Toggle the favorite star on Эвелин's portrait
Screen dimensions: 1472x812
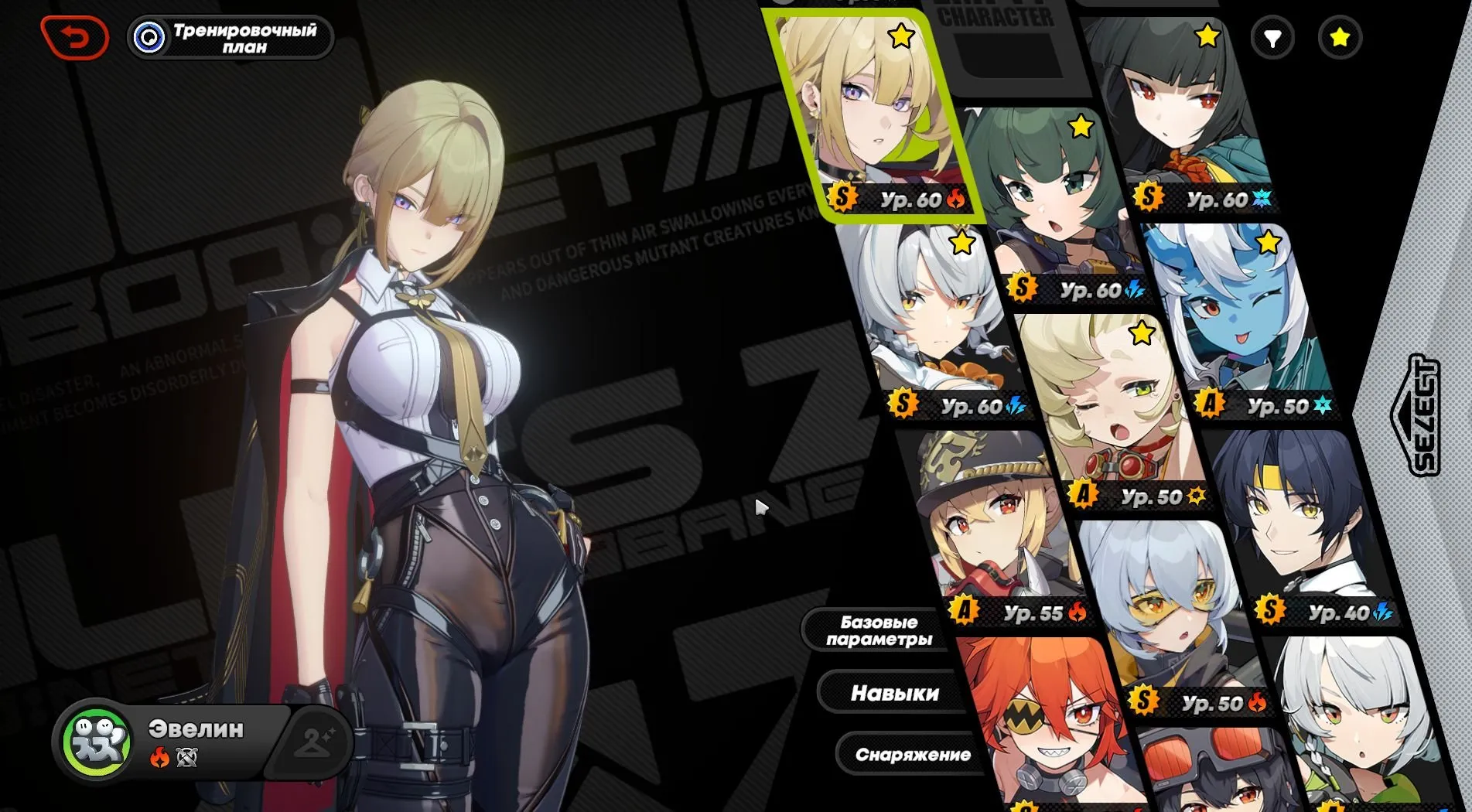pos(900,35)
